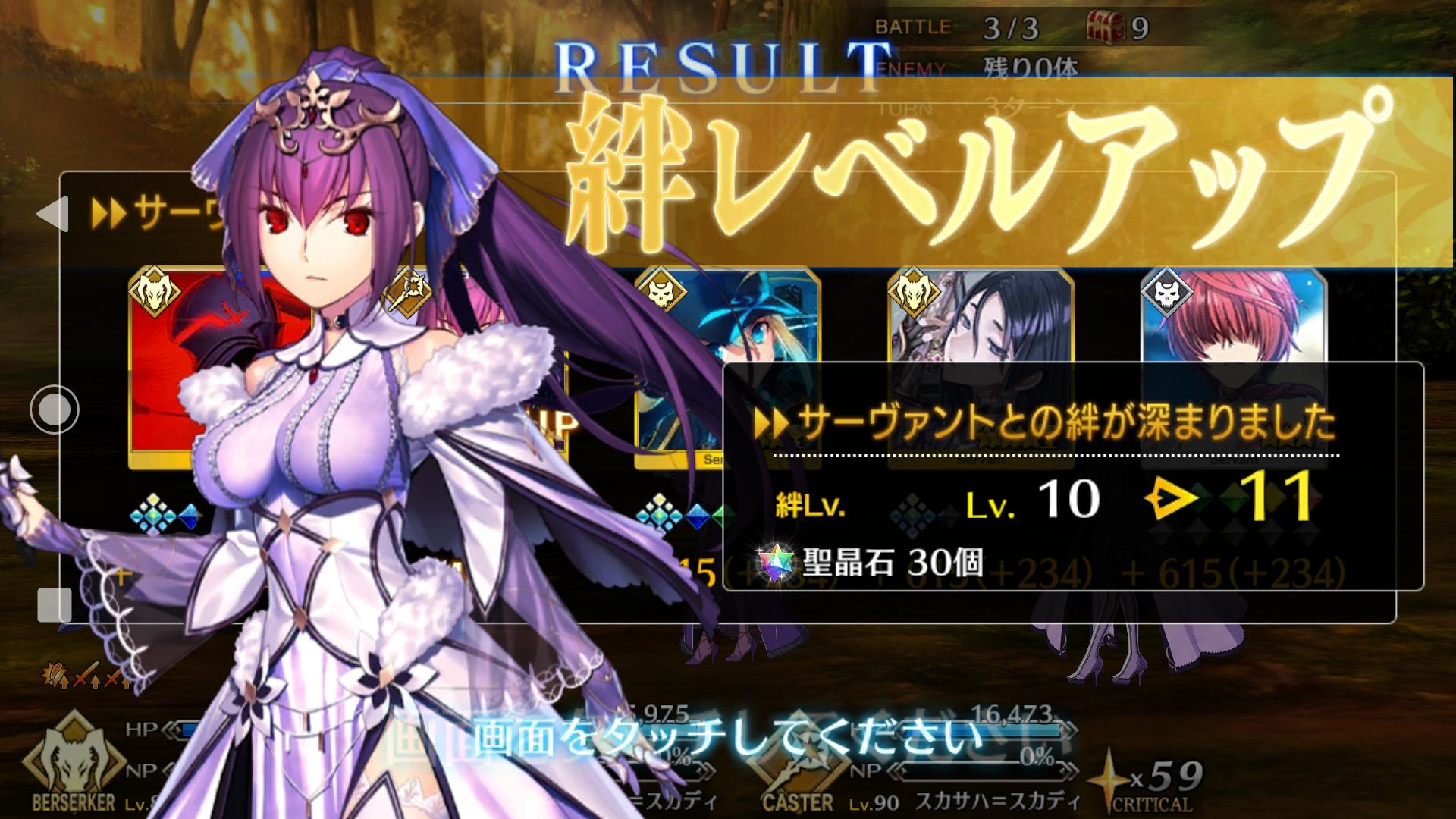The height and width of the screenshot is (819, 1456).
Task: Select the black-haired servant portrait card
Action: [980, 317]
